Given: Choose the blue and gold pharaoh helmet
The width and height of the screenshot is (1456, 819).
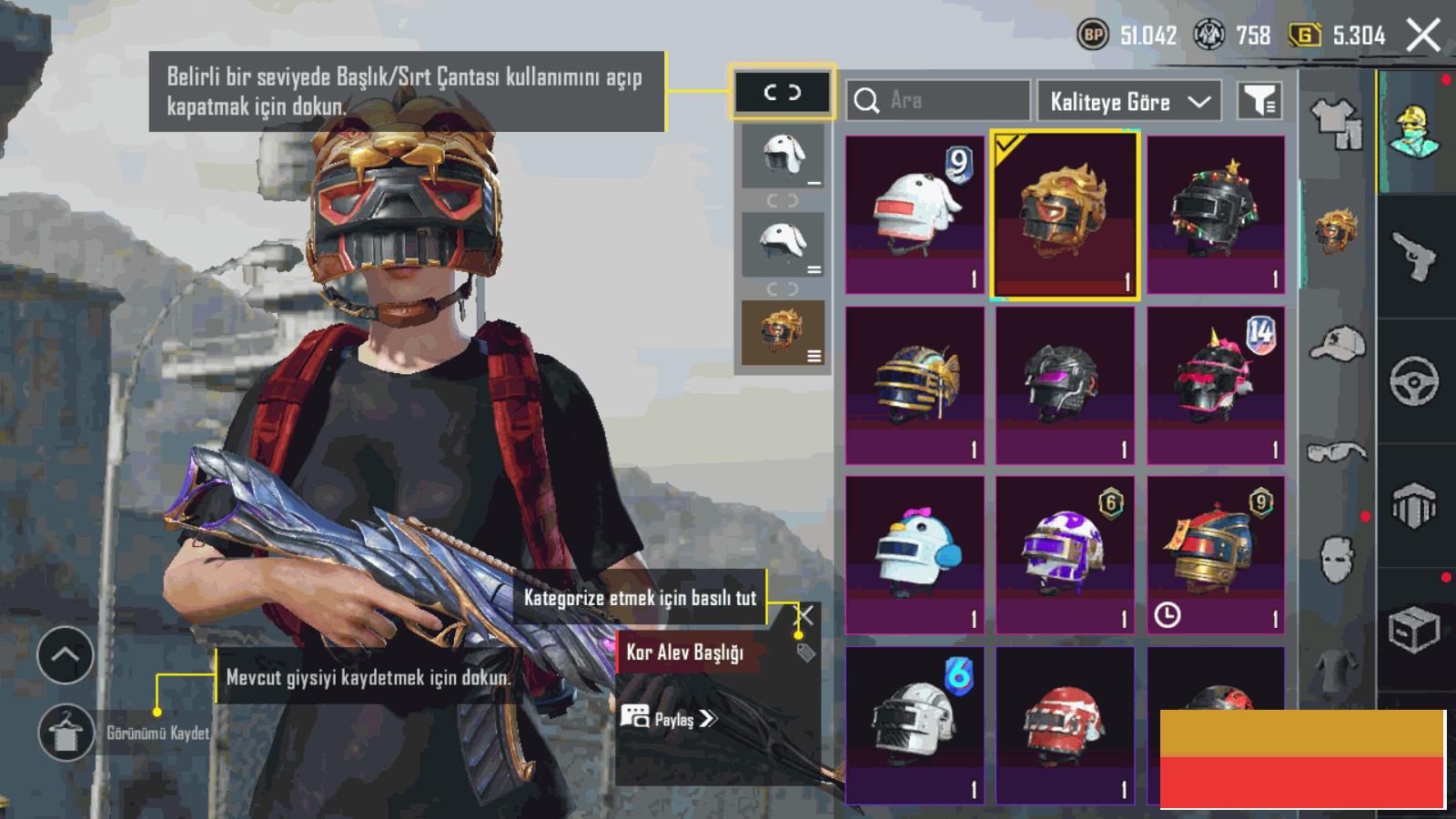Looking at the screenshot, I should coord(915,385).
